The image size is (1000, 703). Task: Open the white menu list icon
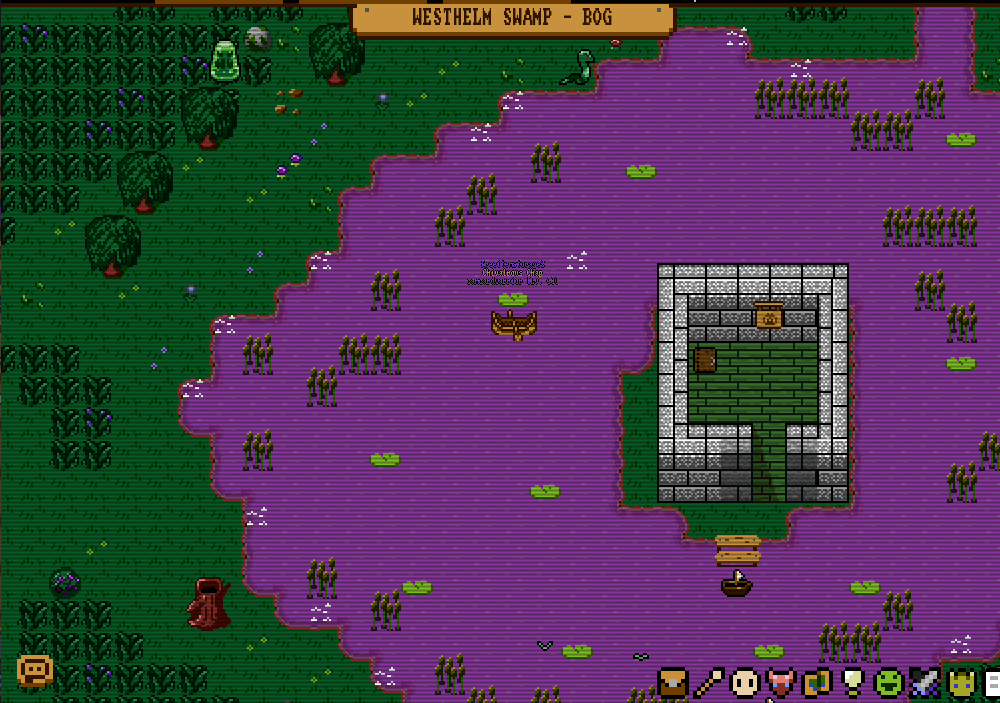tap(992, 684)
